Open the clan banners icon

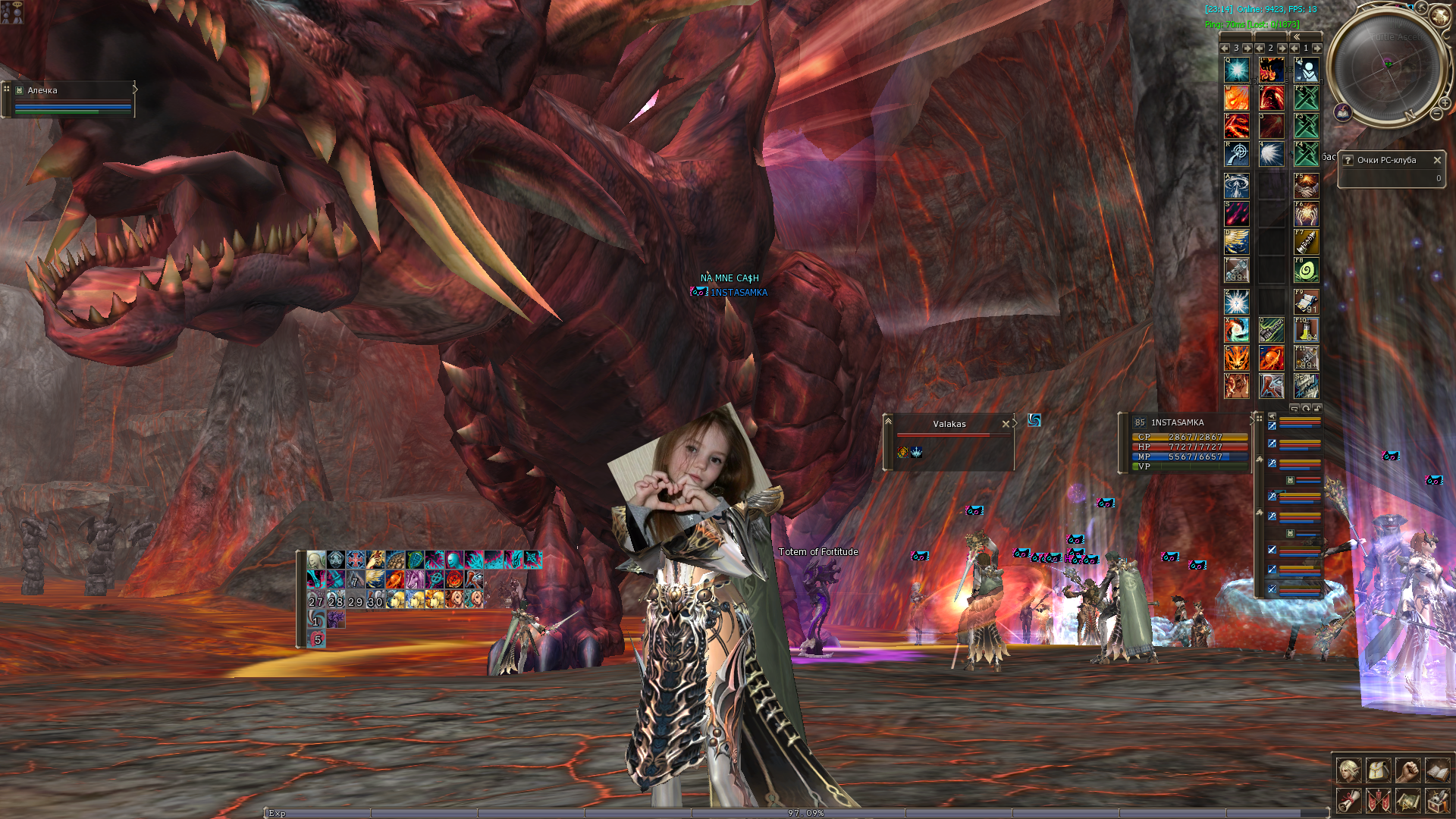(1378, 800)
